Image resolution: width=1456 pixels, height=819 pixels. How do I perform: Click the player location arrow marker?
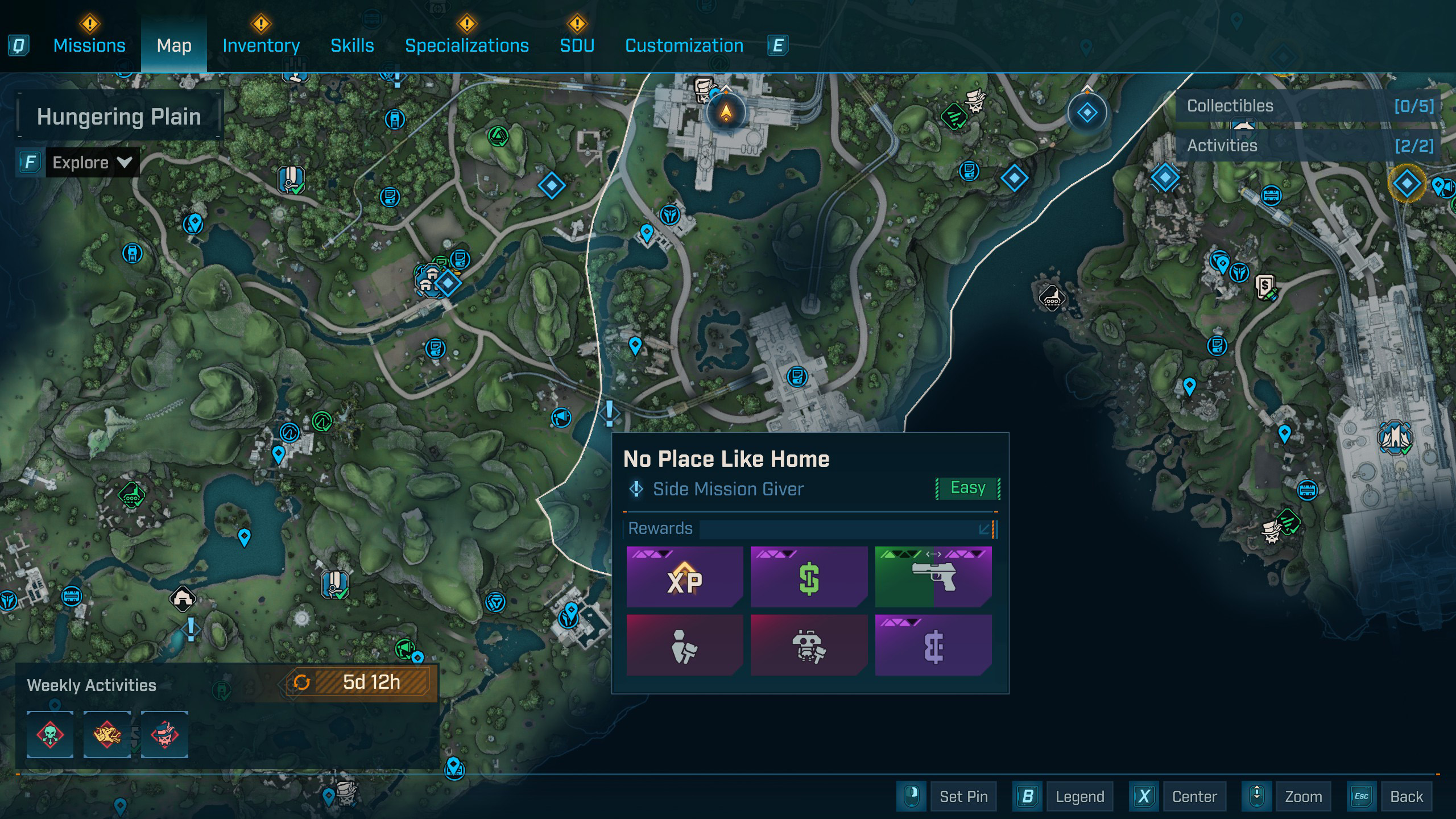pos(726,112)
